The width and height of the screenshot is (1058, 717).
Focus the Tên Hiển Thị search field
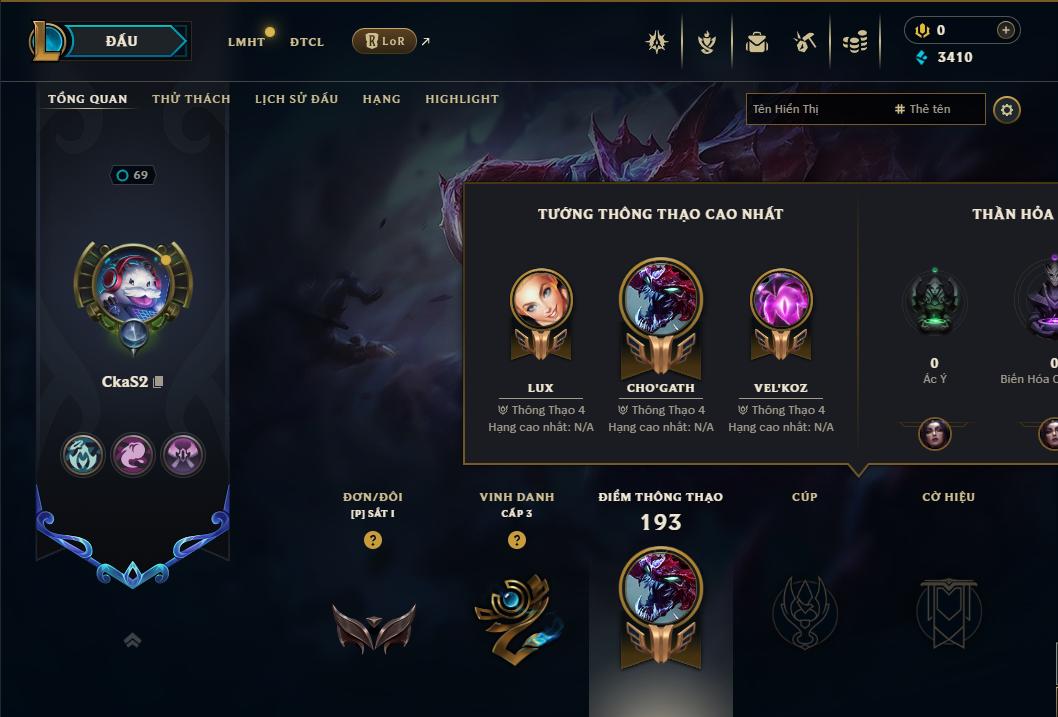pyautogui.click(x=815, y=109)
